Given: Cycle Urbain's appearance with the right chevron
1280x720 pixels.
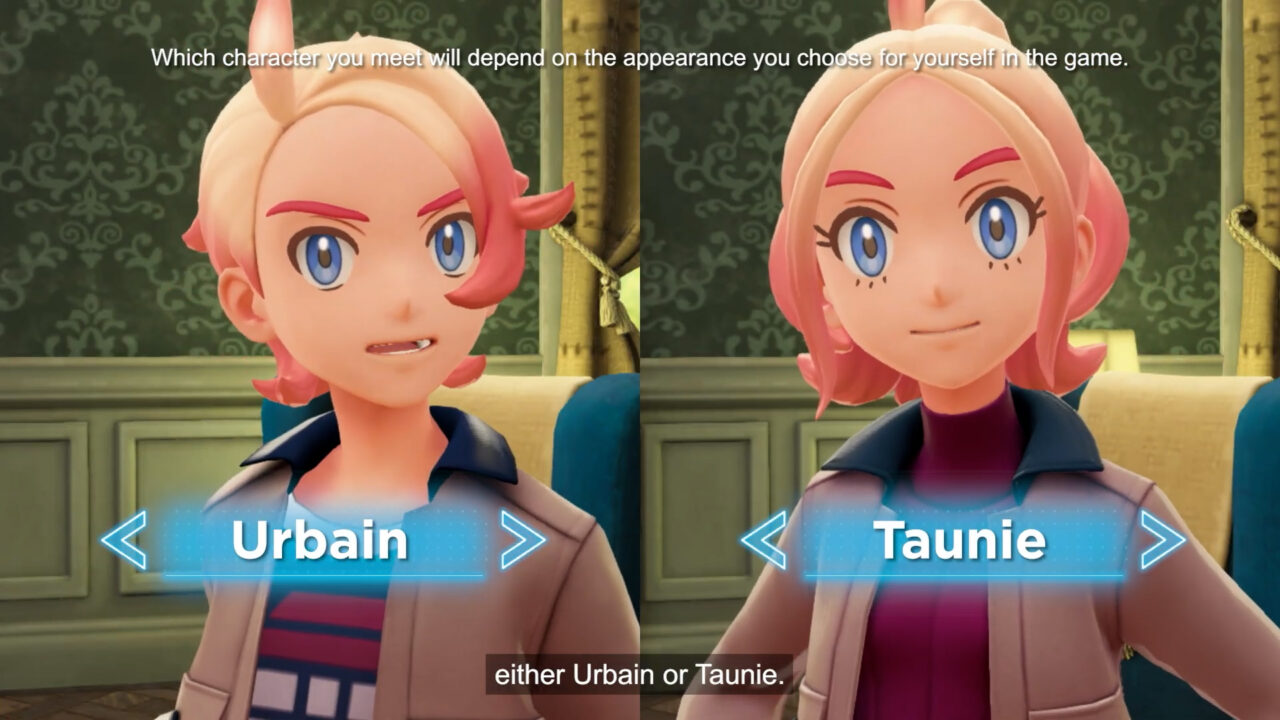Looking at the screenshot, I should [522, 540].
